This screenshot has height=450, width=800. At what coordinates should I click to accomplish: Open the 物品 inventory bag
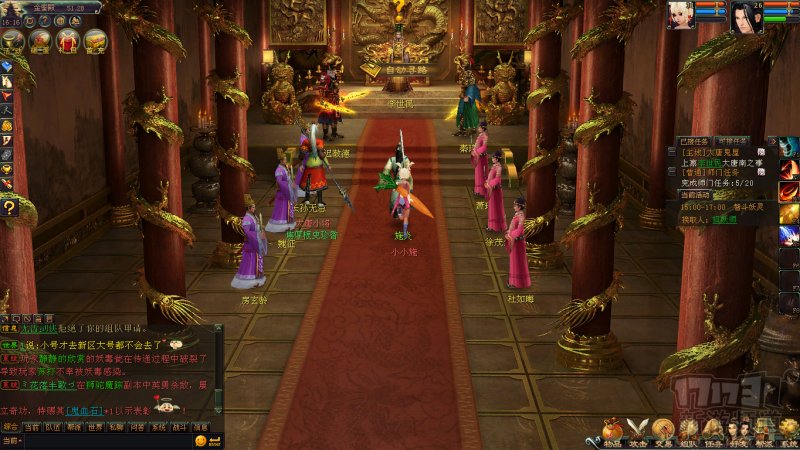(x=613, y=432)
